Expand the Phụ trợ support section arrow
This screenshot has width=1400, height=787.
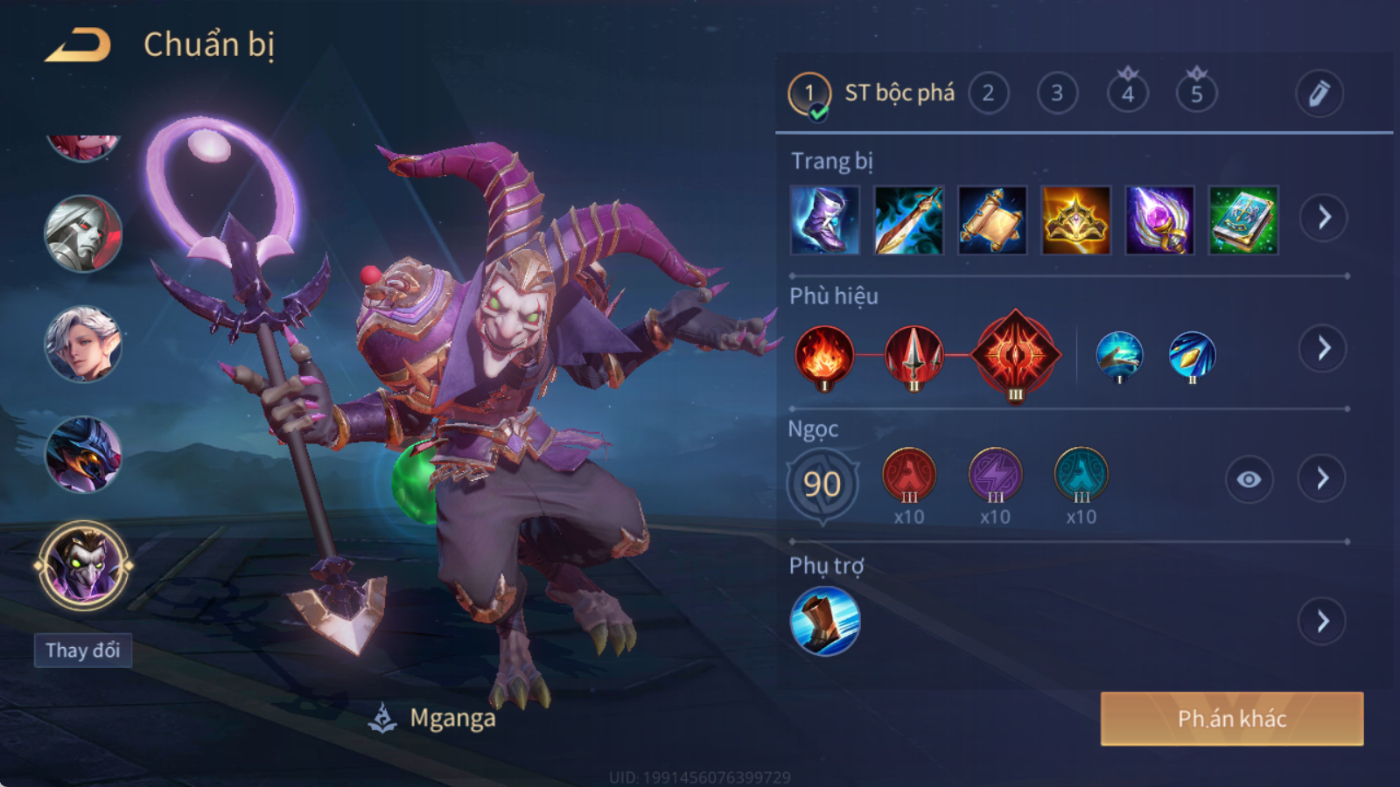tap(1323, 622)
